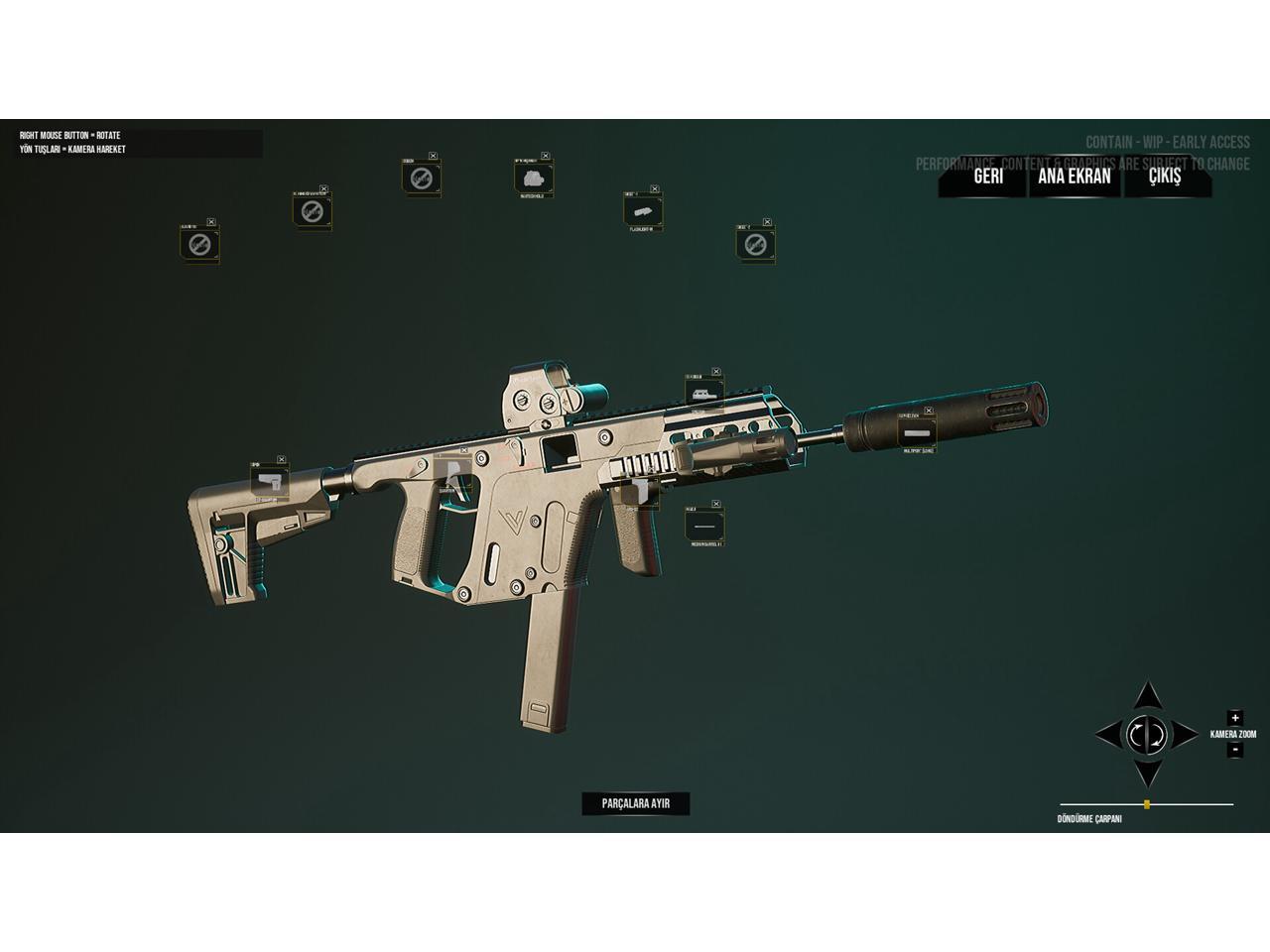
Task: Select the holographic sight attachment slot
Action: coord(534,178)
